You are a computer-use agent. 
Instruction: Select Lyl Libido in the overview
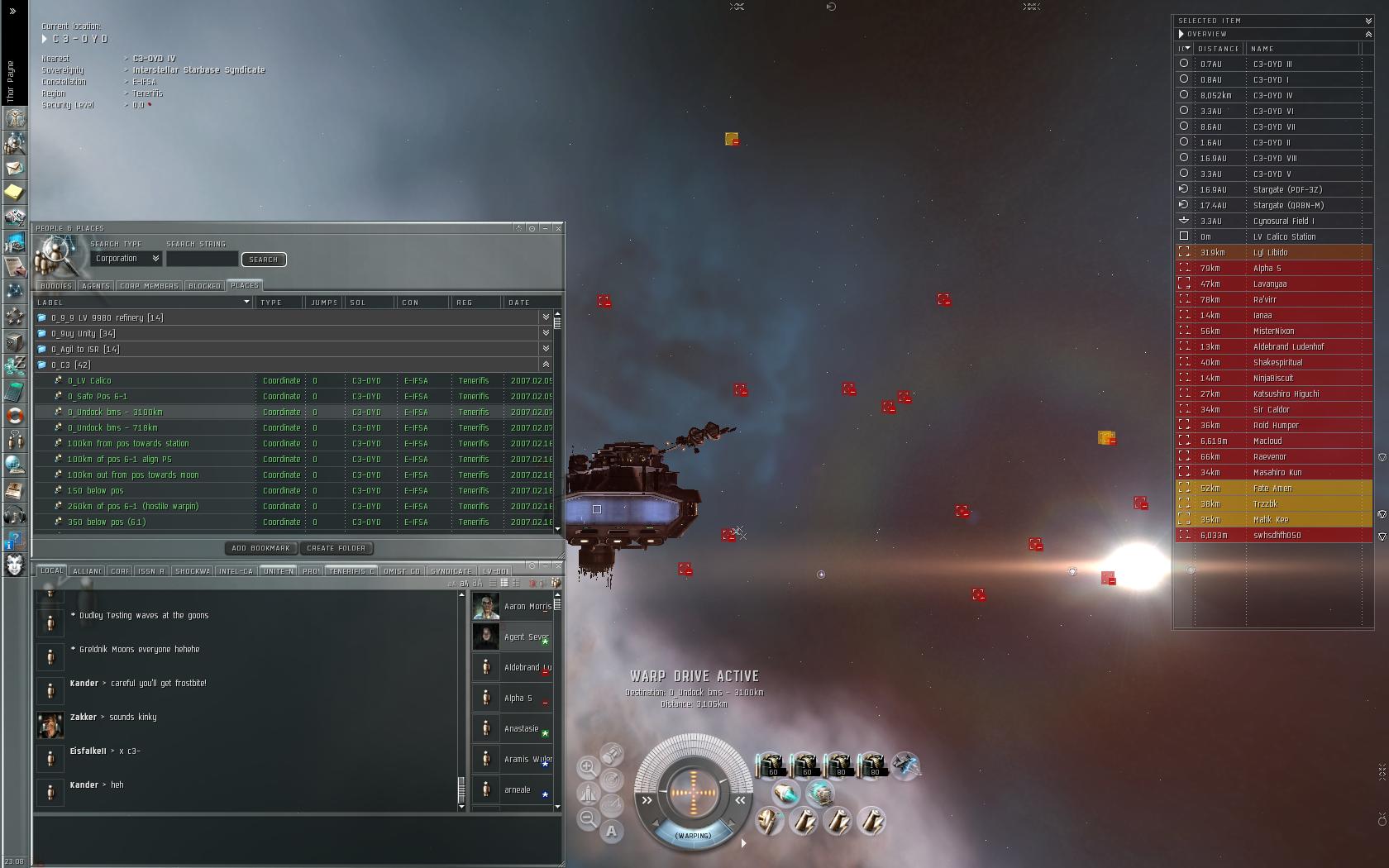[1270, 253]
